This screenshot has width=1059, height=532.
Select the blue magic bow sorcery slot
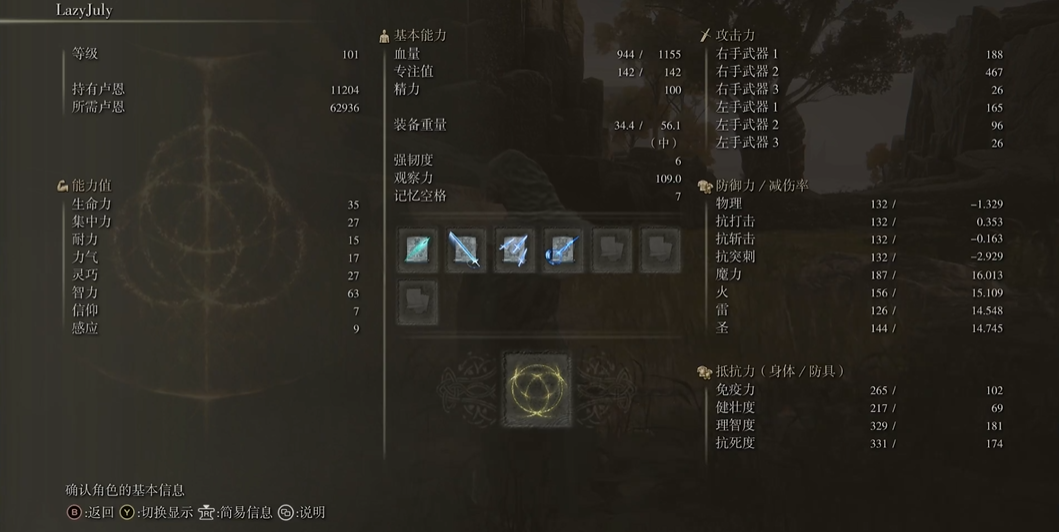point(562,250)
